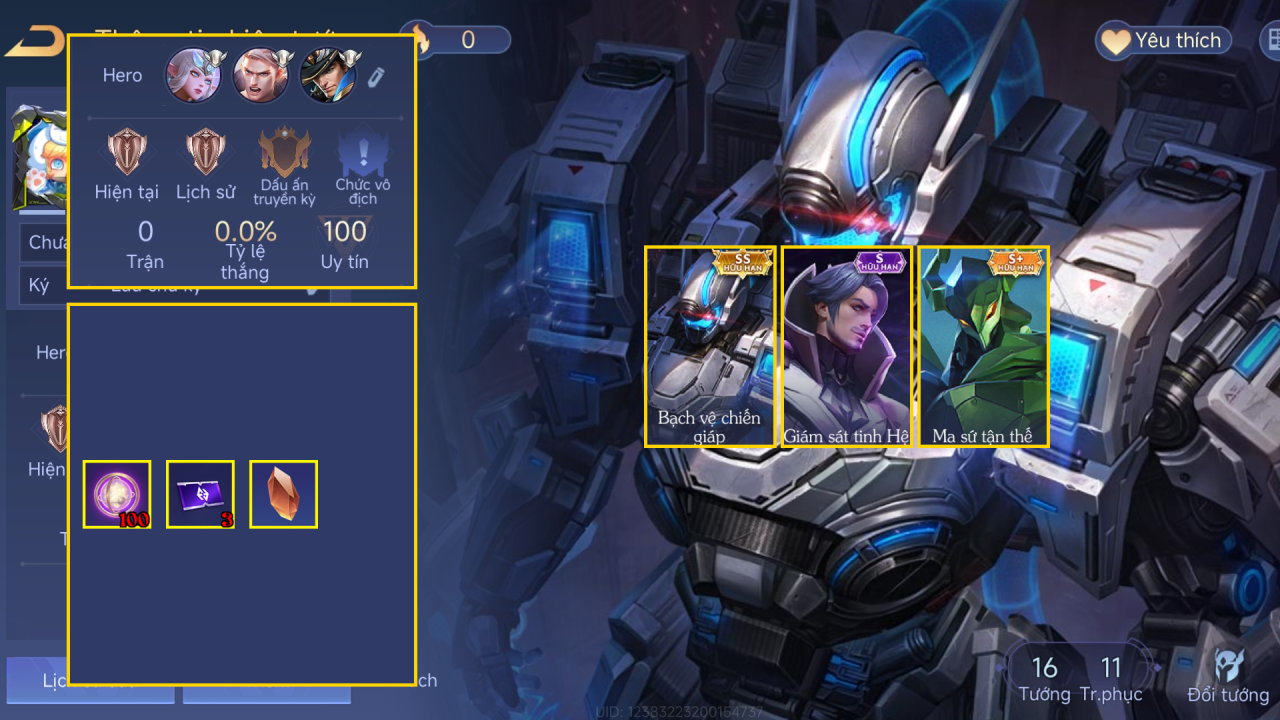
Task: Choose the Giám sát tinh Hệ skin card
Action: tap(847, 346)
